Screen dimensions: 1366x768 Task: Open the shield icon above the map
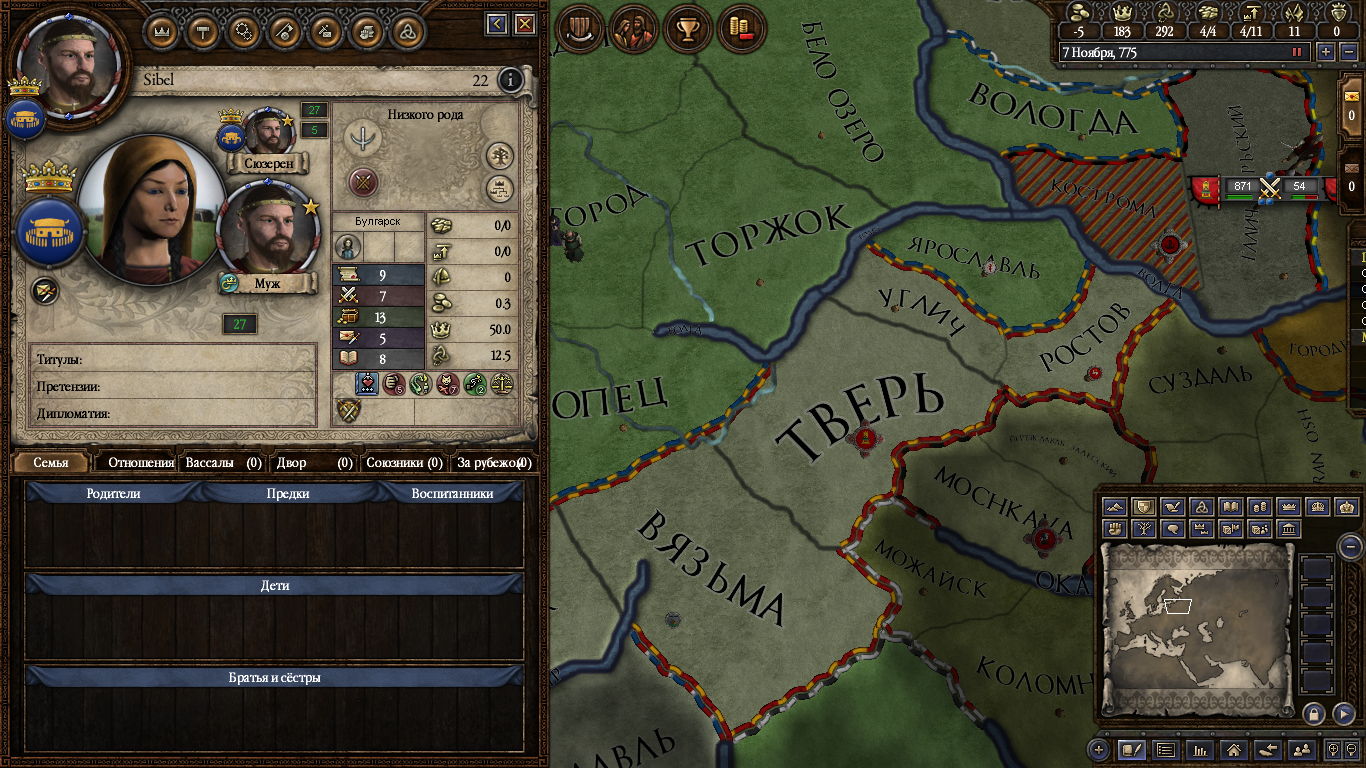coord(579,29)
